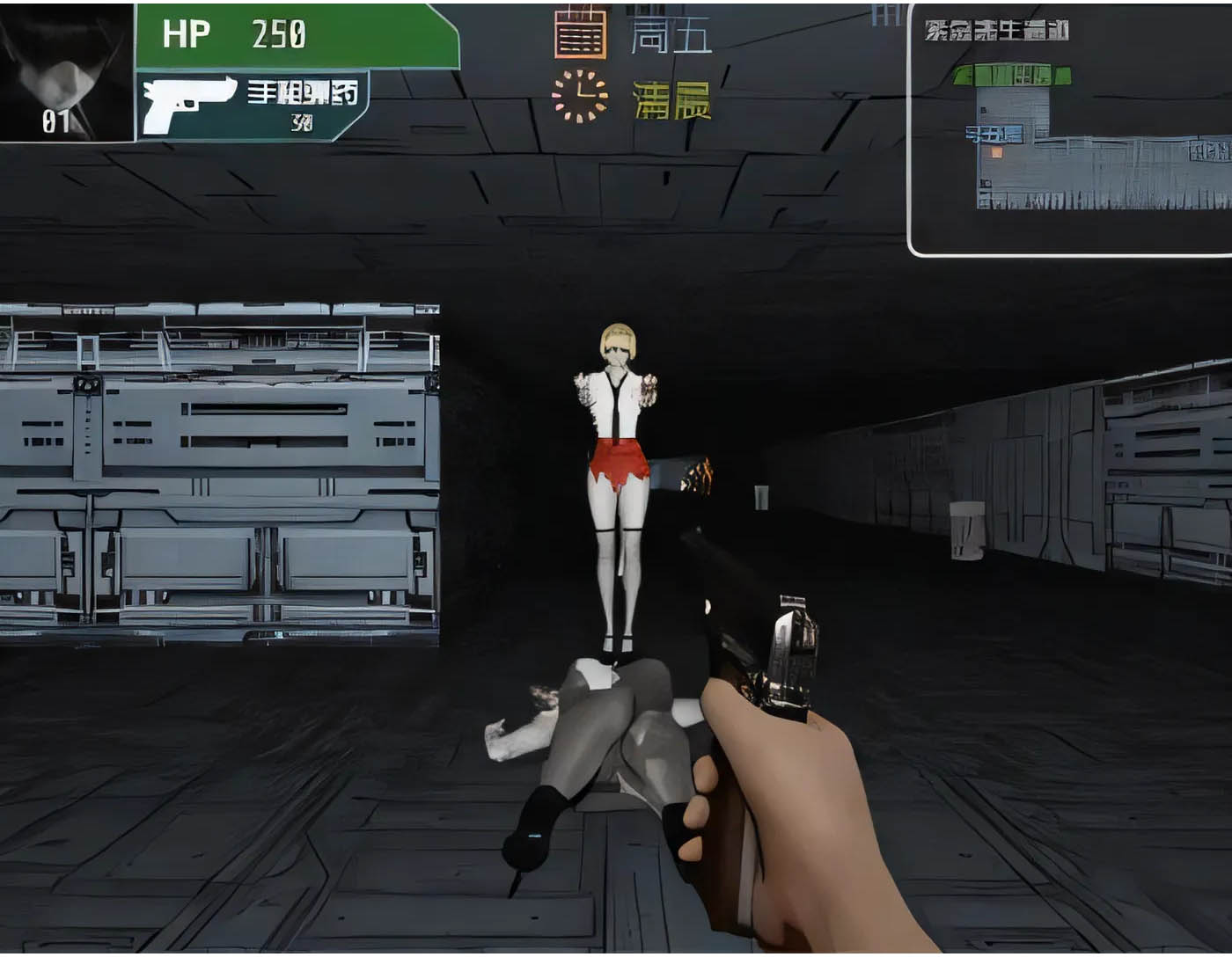Click the orange player marker on the minimap

point(996,151)
